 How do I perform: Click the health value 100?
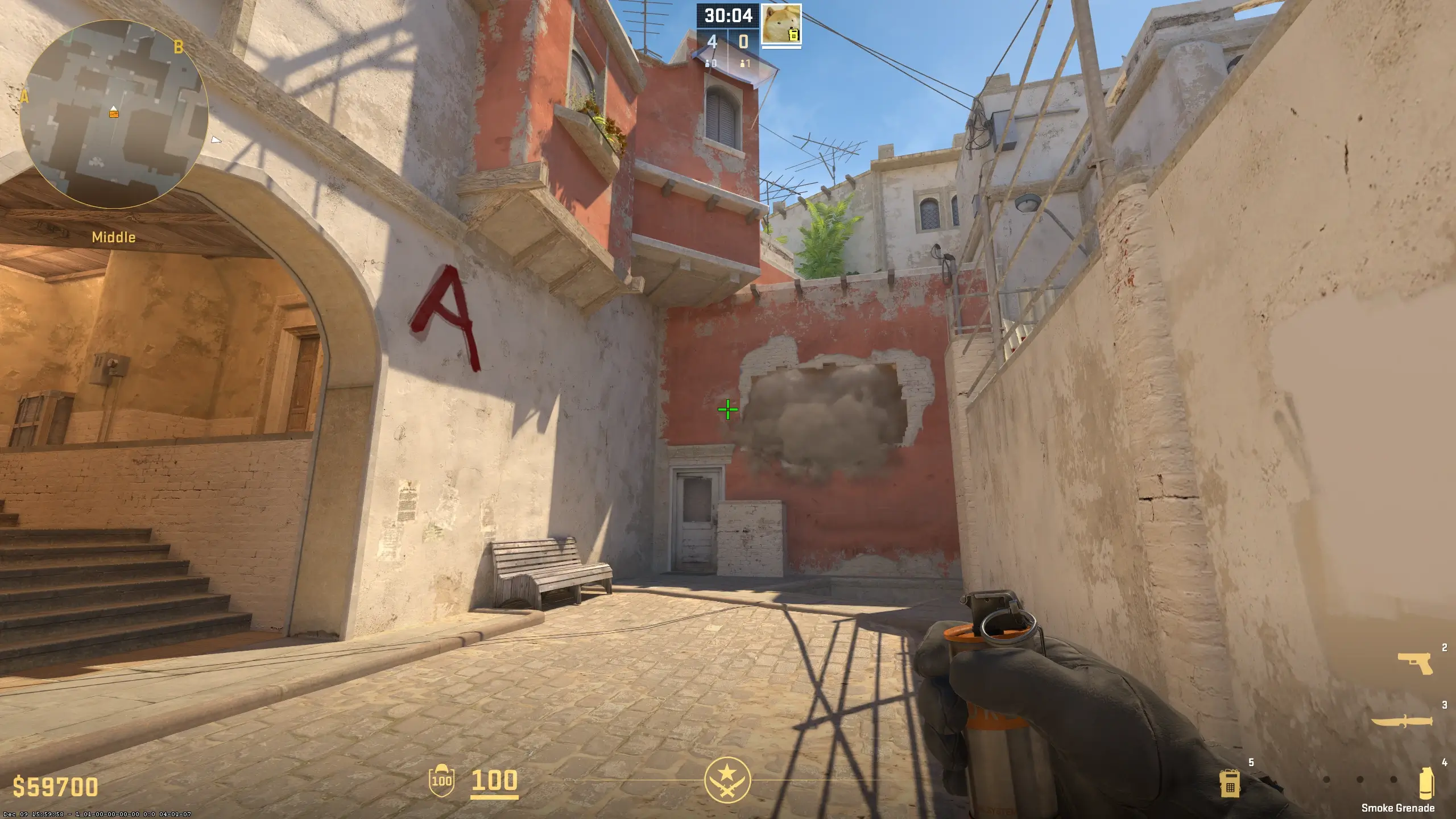pos(494,780)
